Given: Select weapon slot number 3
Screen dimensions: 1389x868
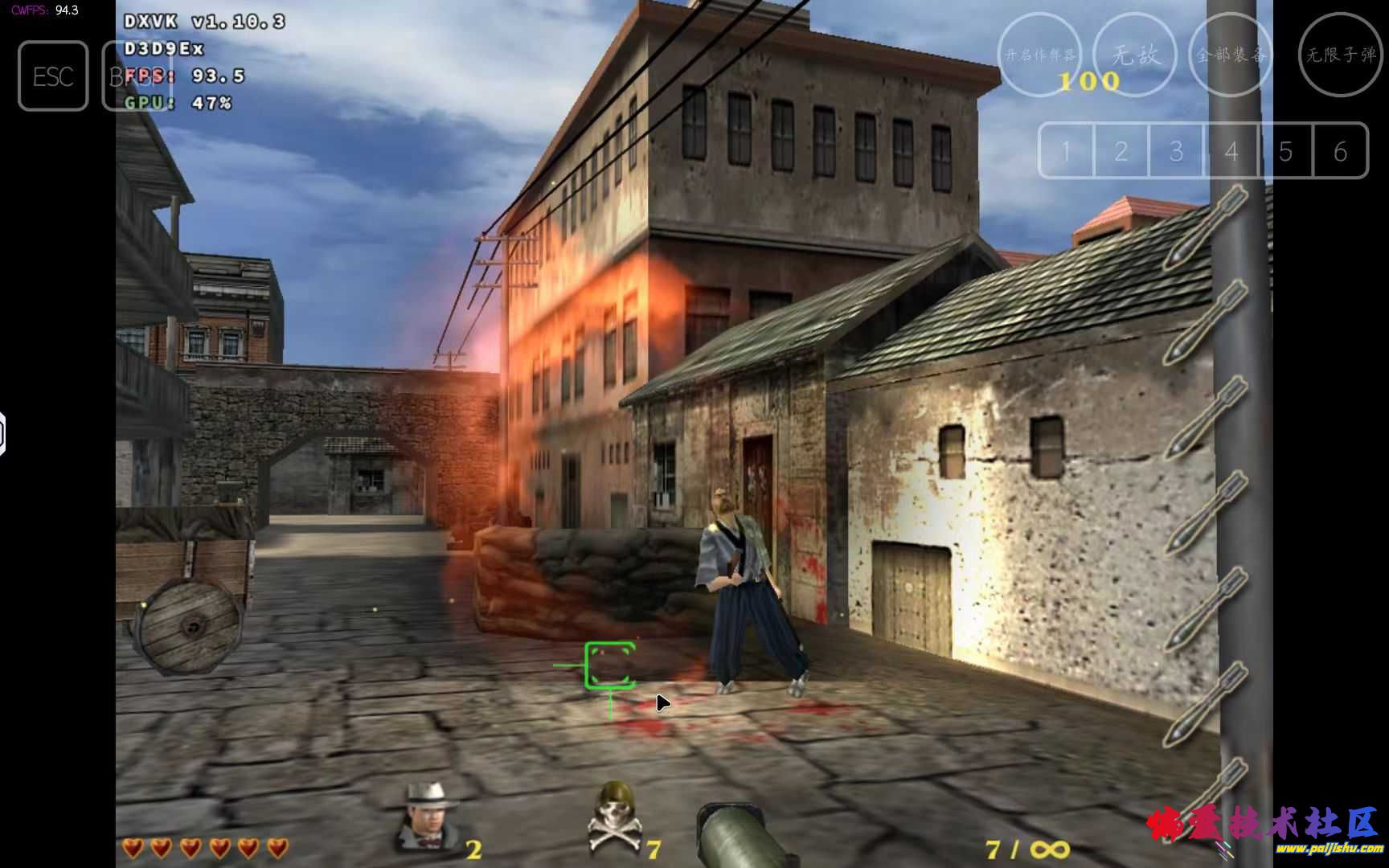Looking at the screenshot, I should [x=1176, y=151].
